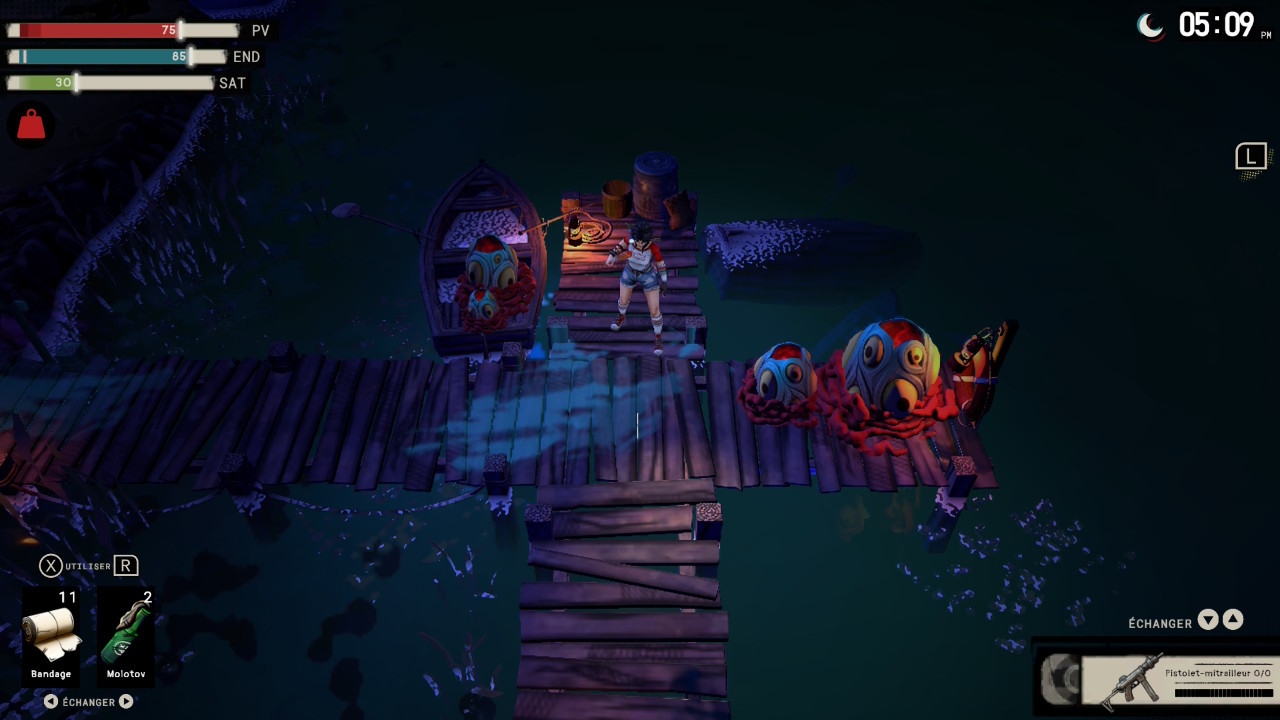Cycle to the next quick item arrow
The image size is (1280, 720).
pos(126,702)
